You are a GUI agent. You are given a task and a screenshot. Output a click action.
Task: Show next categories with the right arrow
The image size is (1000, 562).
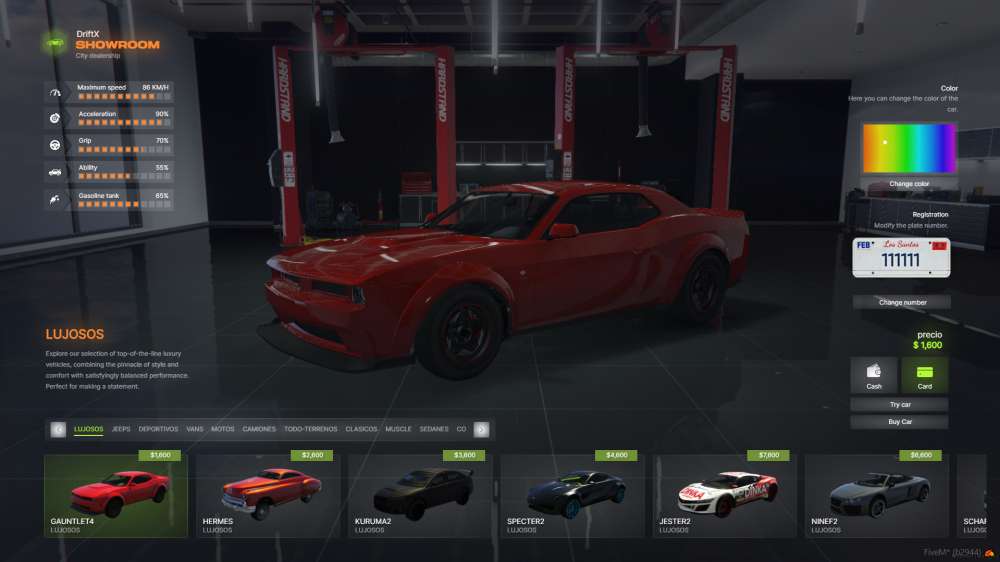pos(481,429)
